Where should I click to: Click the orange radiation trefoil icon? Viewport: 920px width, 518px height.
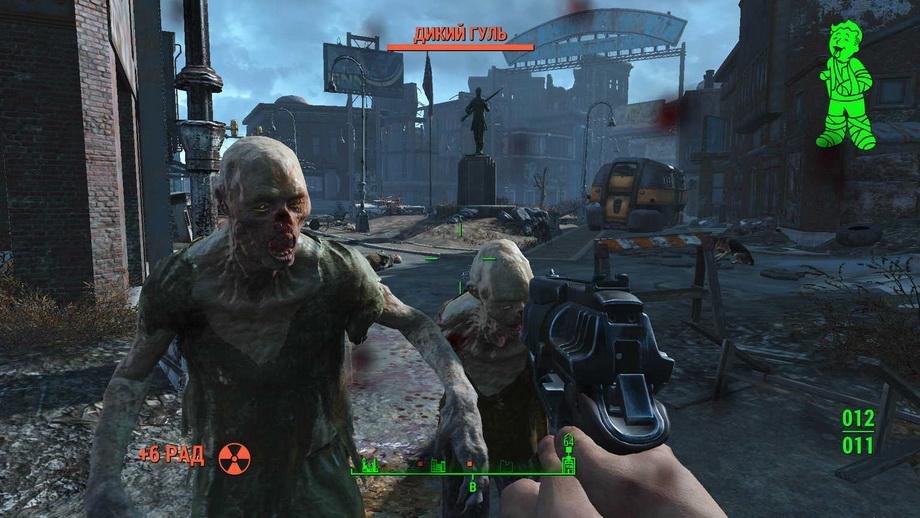234,458
